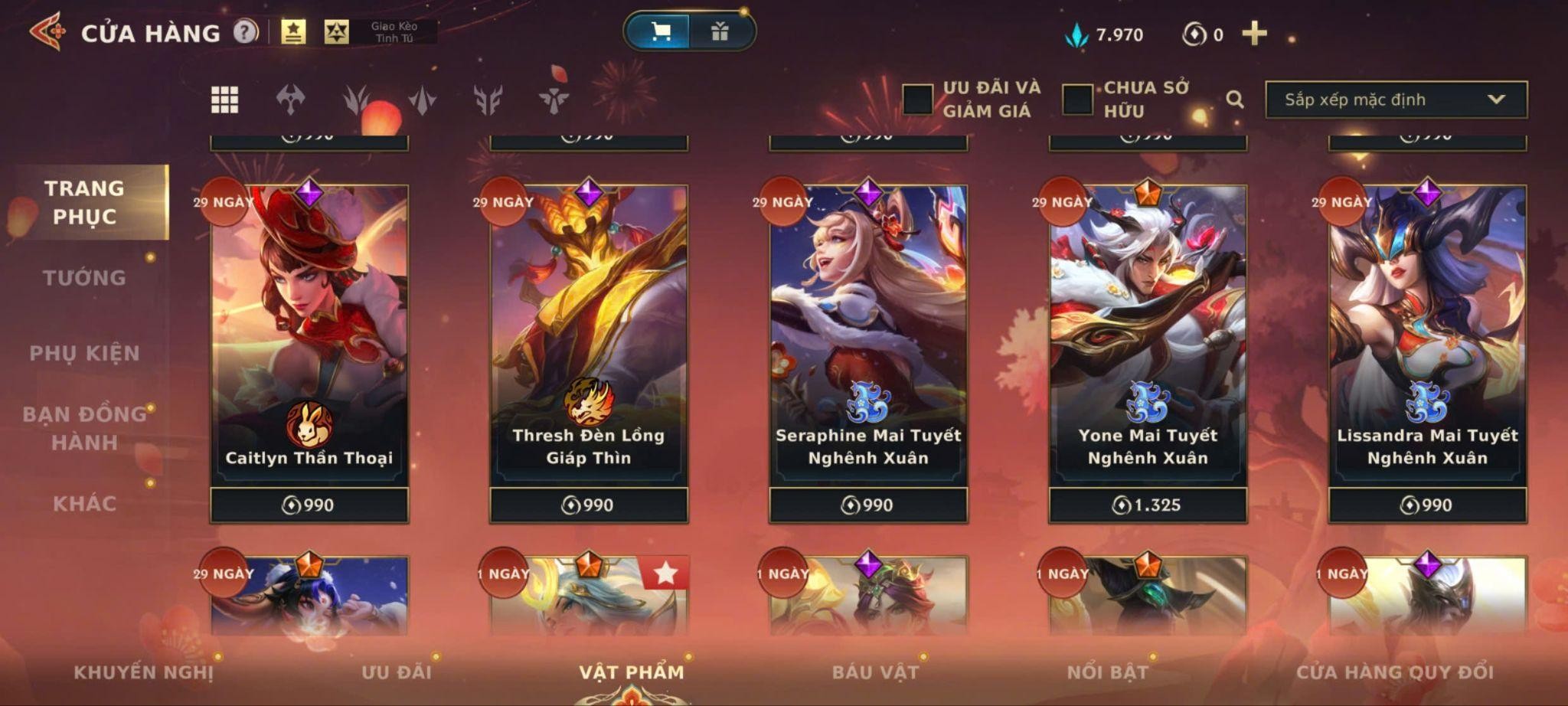Pick the Yone Mai Tuyết Nghênh Xuân skin

click(x=1148, y=337)
